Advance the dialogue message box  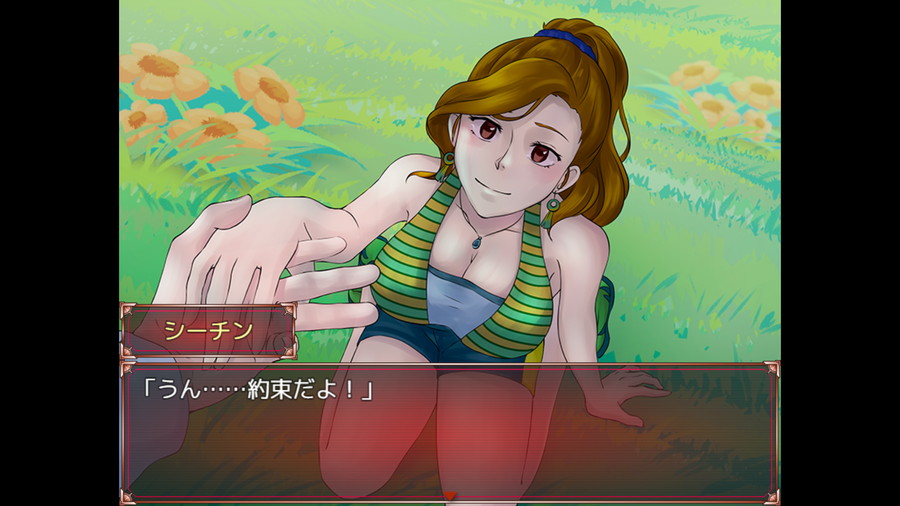[450, 430]
